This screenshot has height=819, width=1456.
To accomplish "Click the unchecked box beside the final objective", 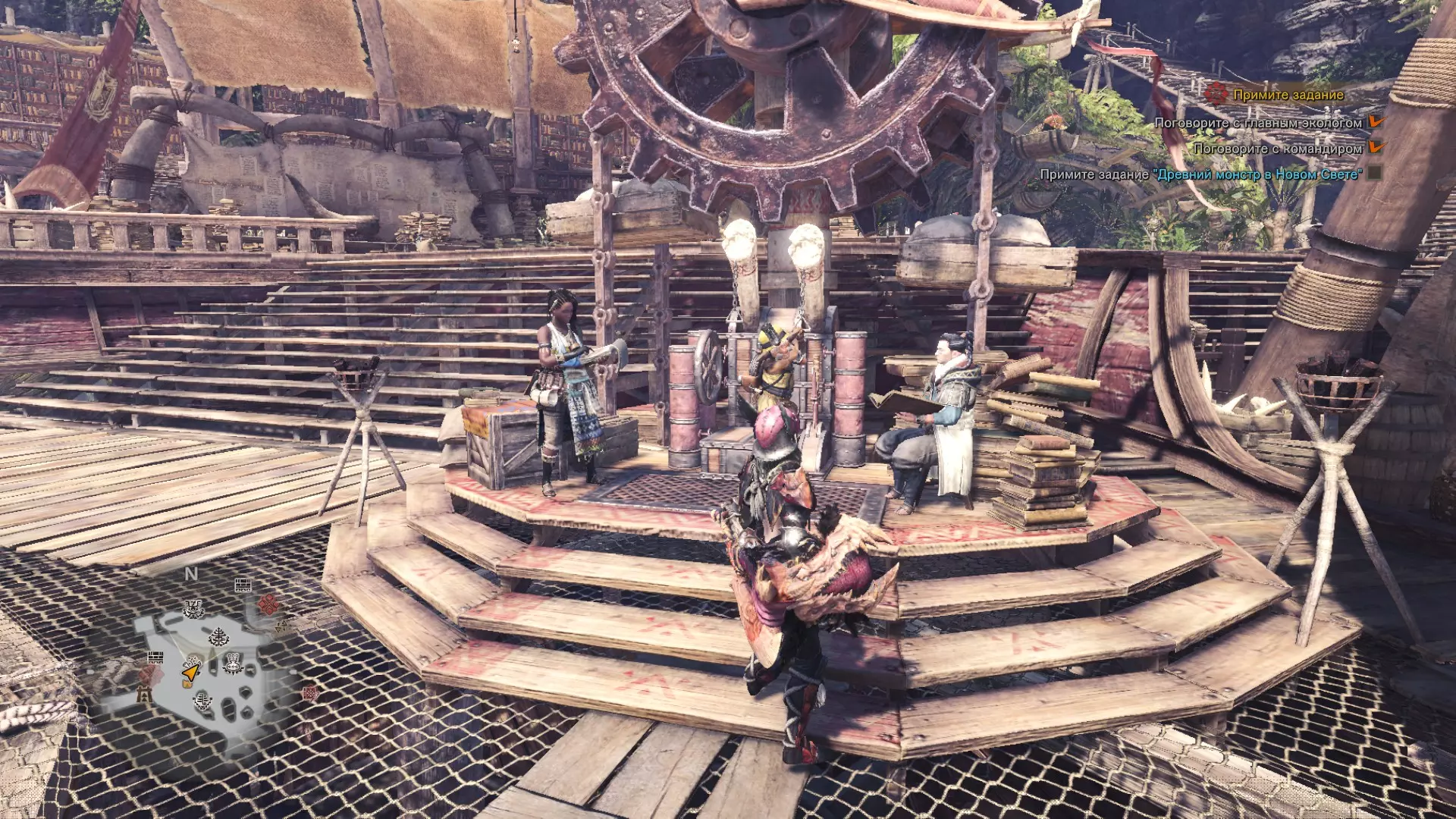I will 1374,174.
